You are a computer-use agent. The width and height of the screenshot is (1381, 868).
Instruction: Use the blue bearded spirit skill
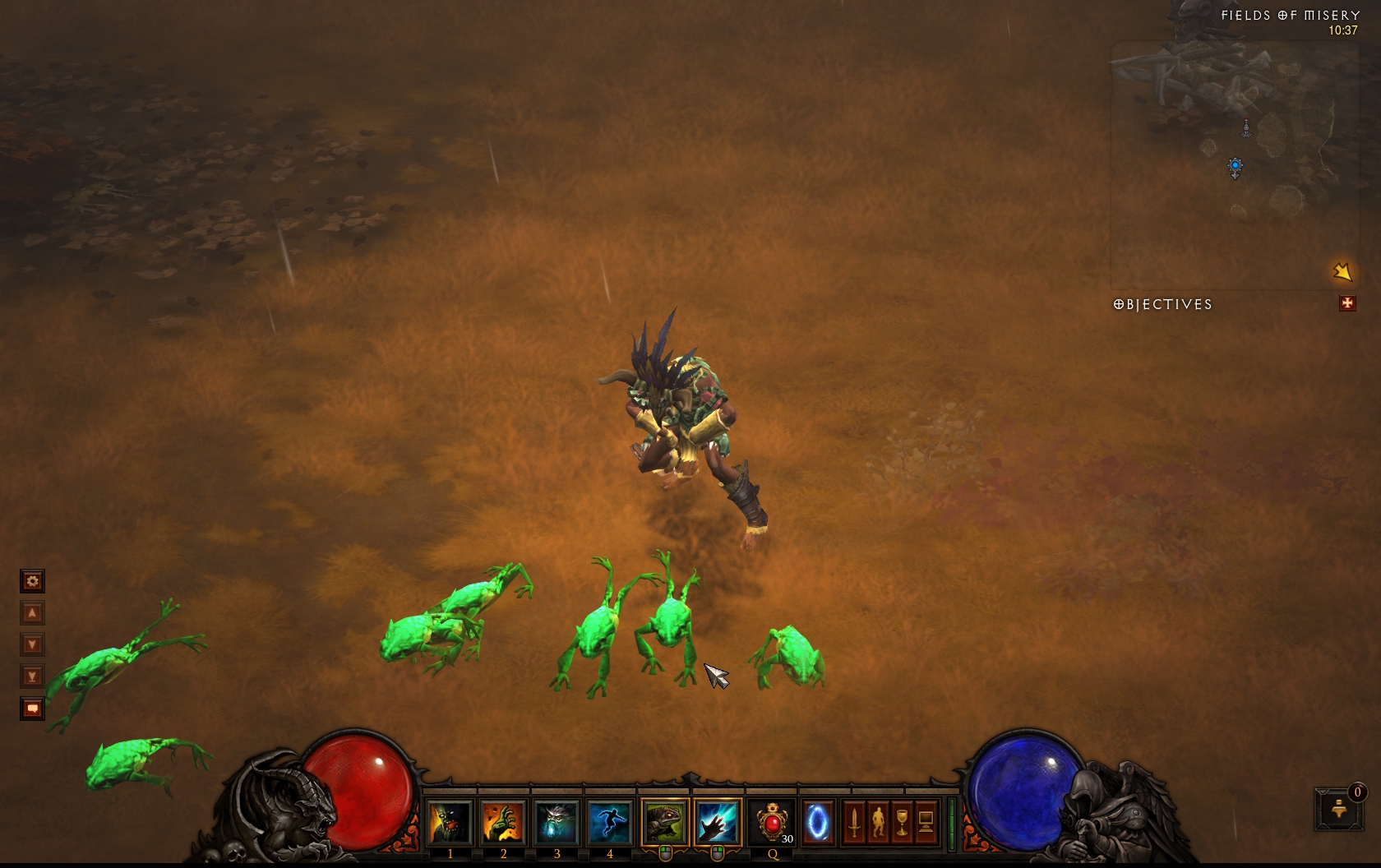[557, 822]
